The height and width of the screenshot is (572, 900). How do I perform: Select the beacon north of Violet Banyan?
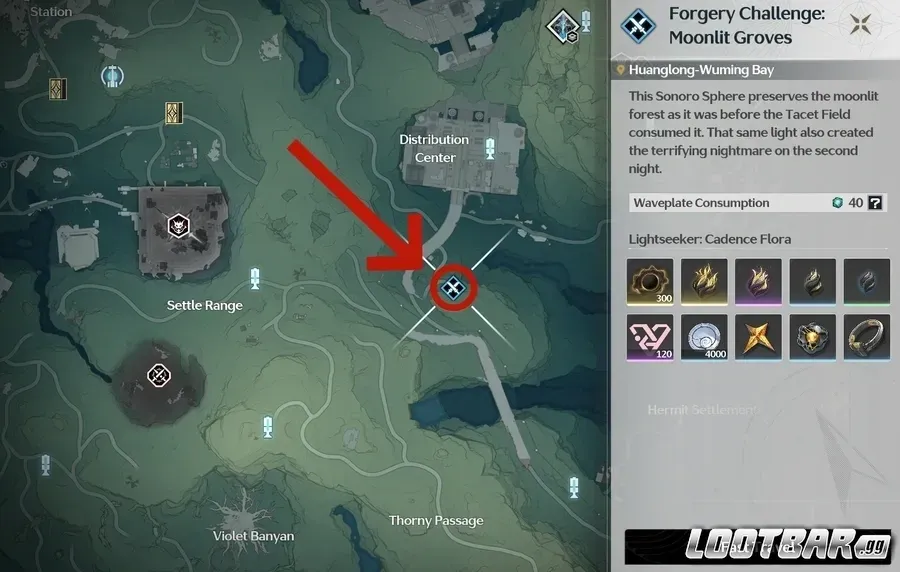tap(267, 427)
